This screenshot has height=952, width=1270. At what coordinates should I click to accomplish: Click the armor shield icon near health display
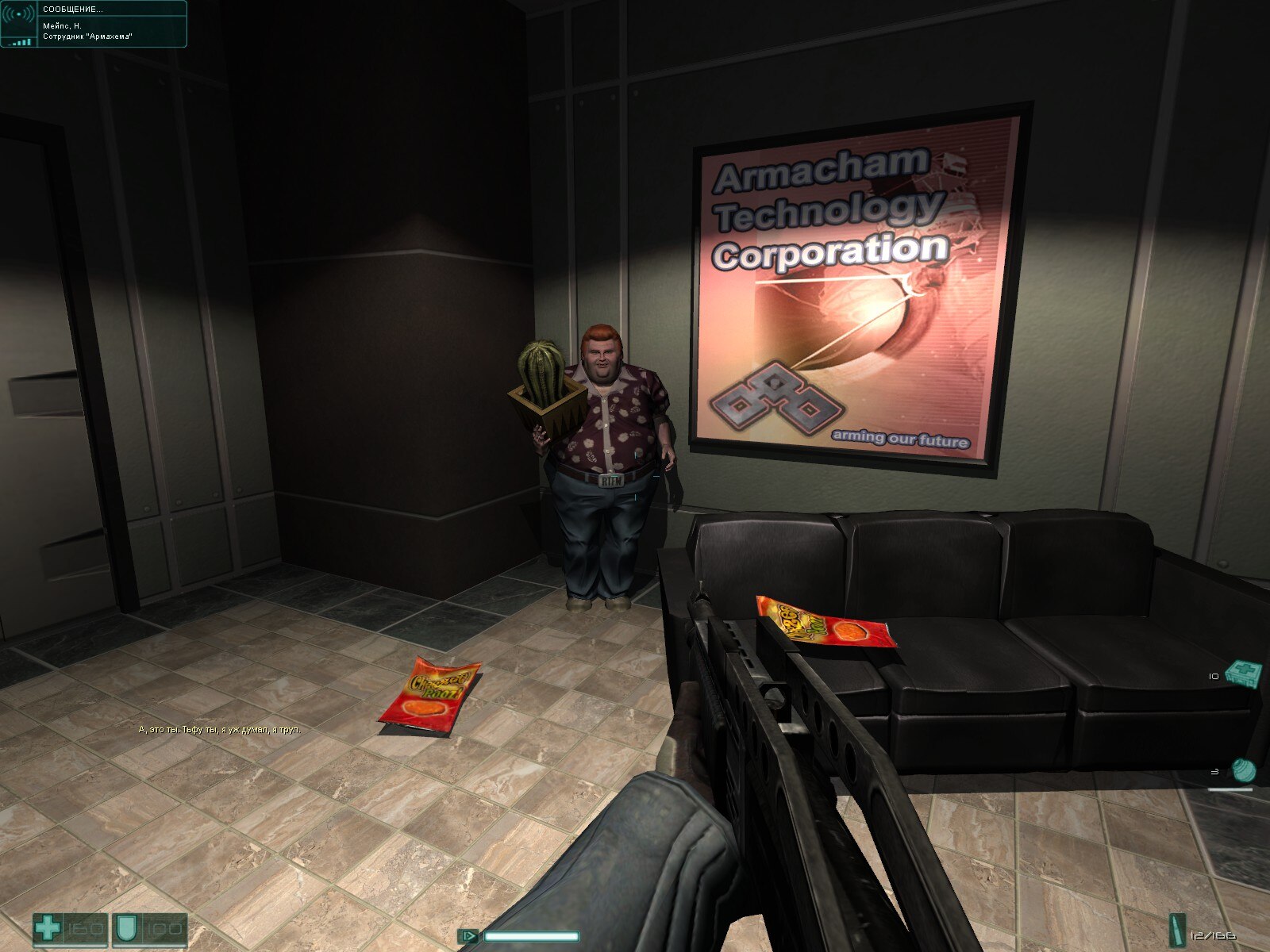click(126, 929)
